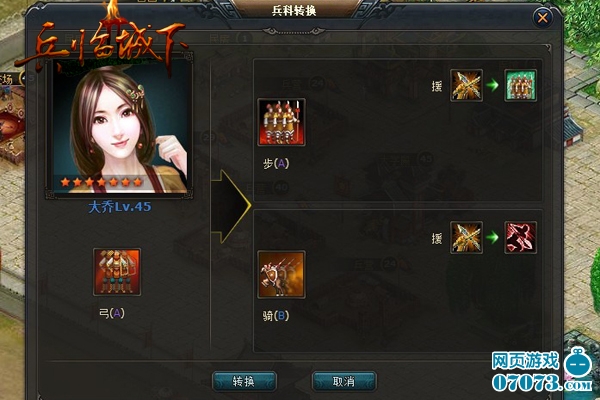Select the 步(A) infantry unit icon
The width and height of the screenshot is (600, 400).
pos(281,123)
